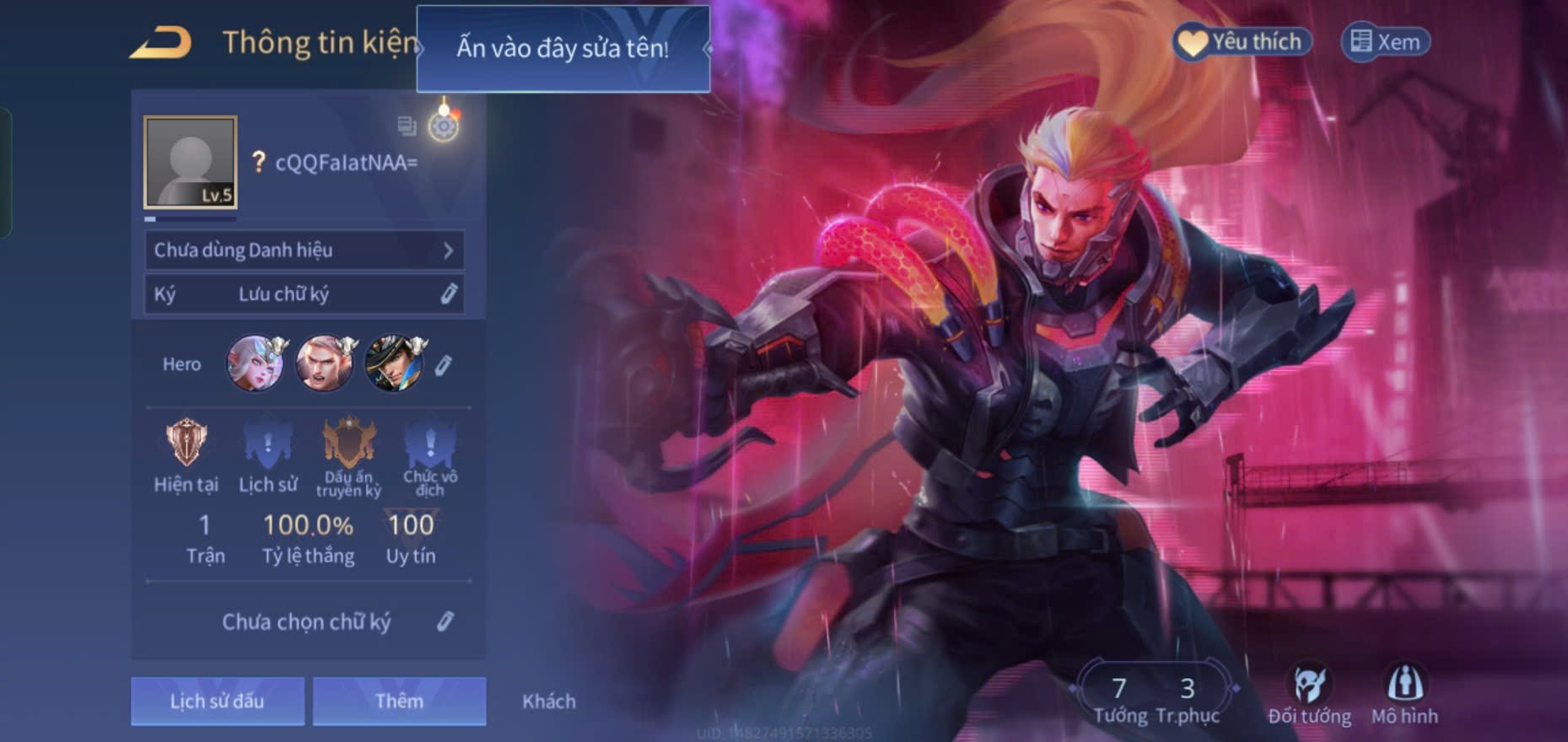Tap the Yêu thích favorite button
This screenshot has height=742, width=1568.
(x=1242, y=42)
